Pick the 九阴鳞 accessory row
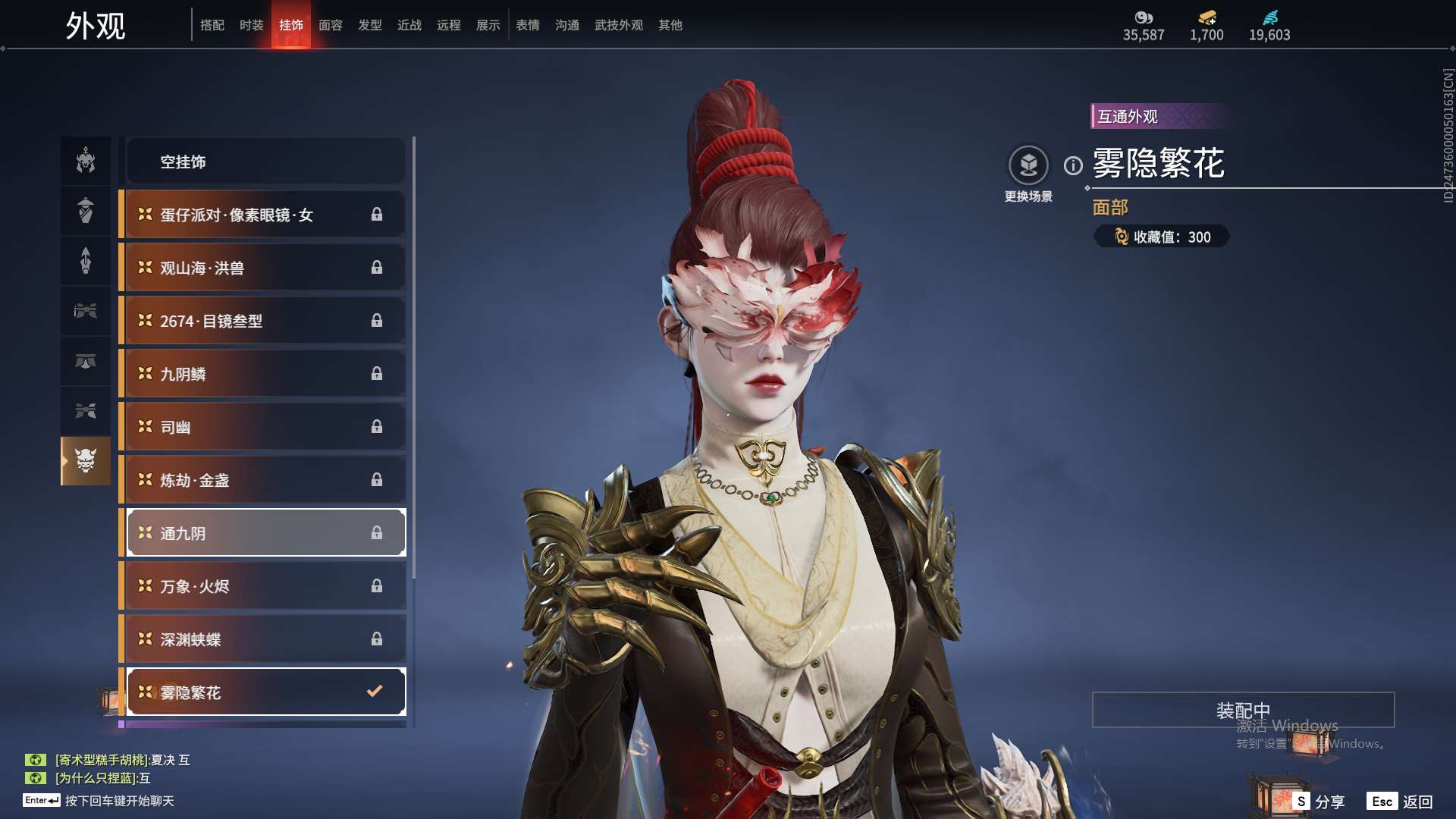Screen dimensions: 1456x819 coord(265,374)
